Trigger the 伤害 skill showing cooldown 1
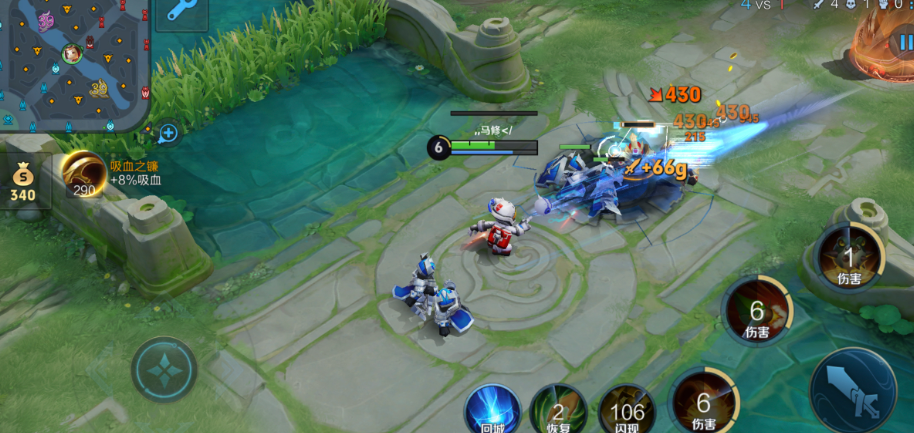 850,257
